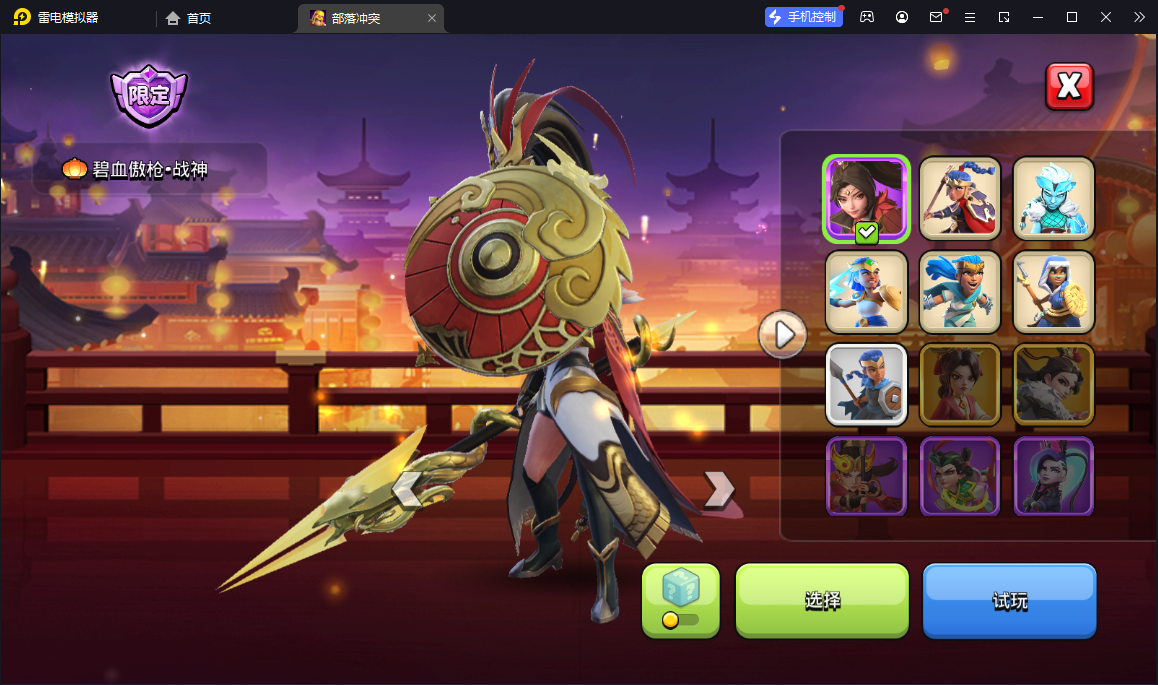This screenshot has width=1158, height=685.
Task: Choose the red-caped skin with blue braid
Action: [960, 198]
